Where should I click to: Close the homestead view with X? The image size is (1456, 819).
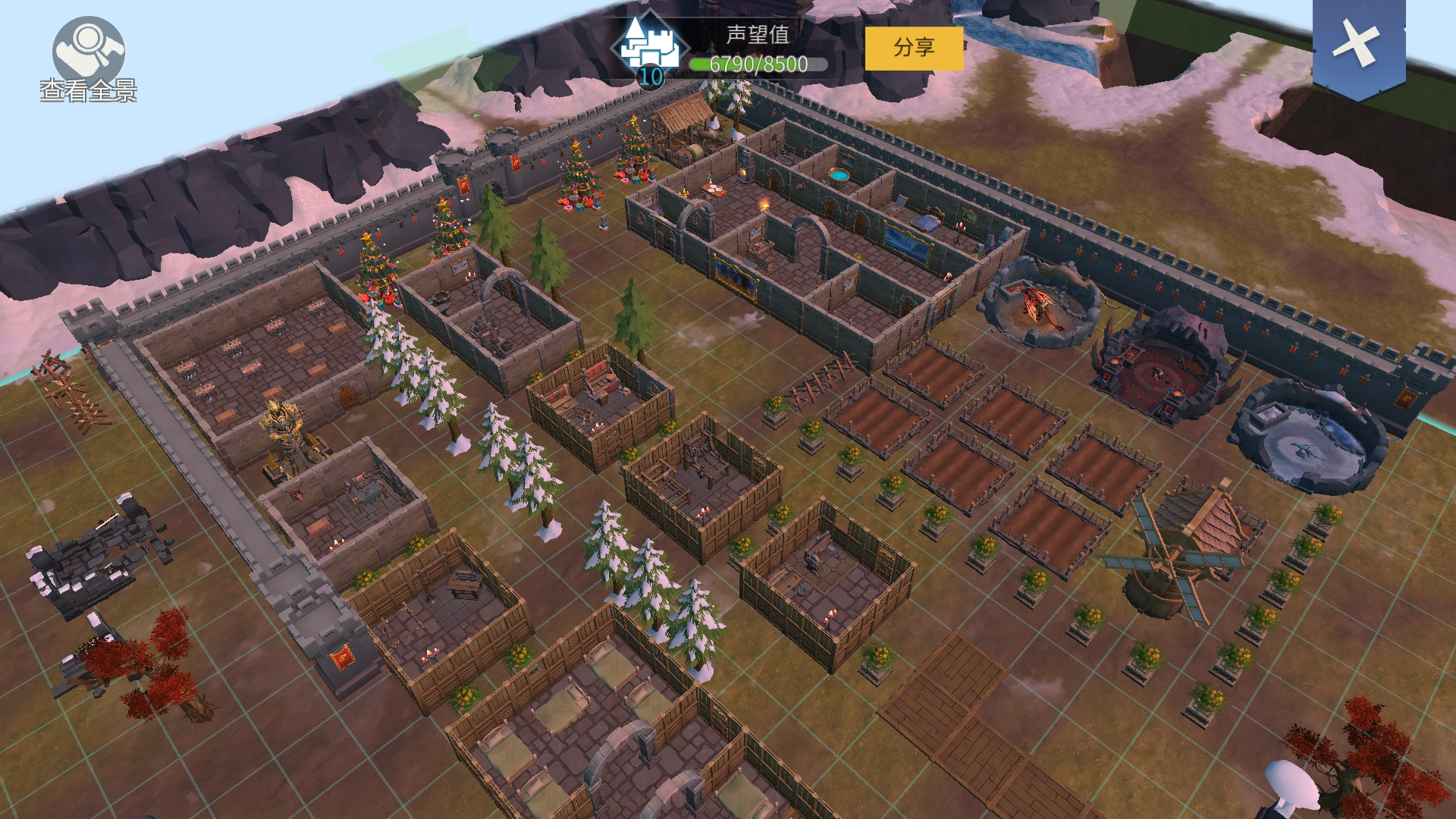[1358, 44]
